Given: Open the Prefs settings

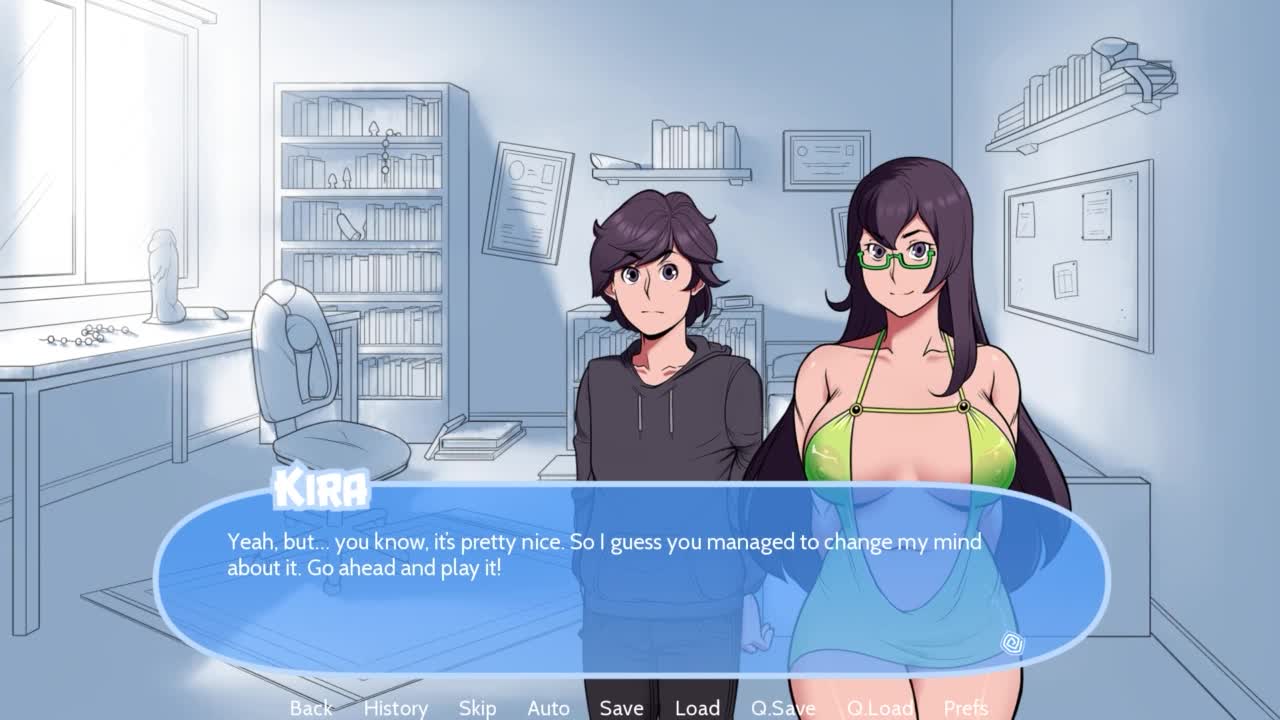Looking at the screenshot, I should pyautogui.click(x=965, y=708).
